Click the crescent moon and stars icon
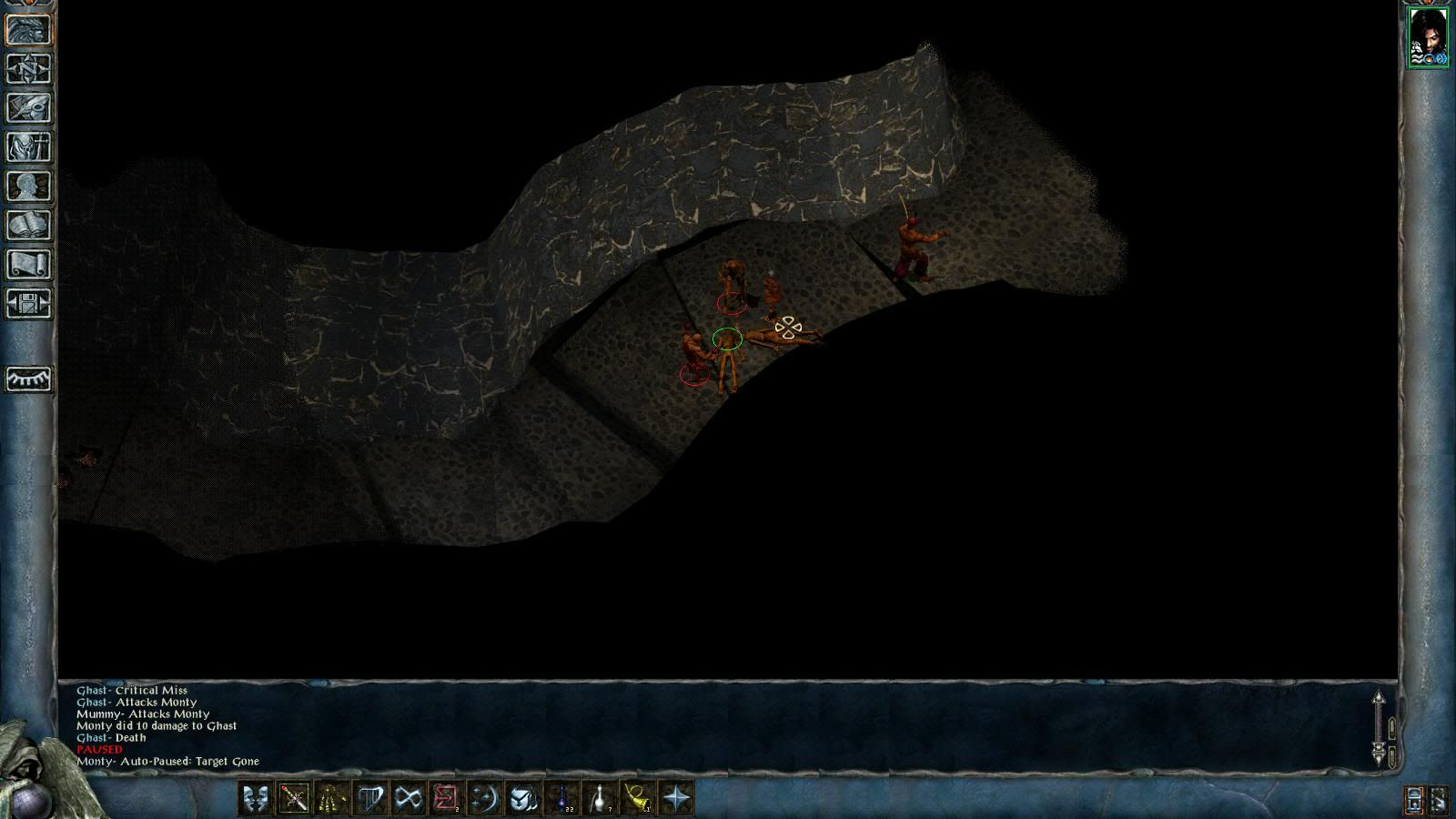Viewport: 1456px width, 819px height. (x=485, y=798)
